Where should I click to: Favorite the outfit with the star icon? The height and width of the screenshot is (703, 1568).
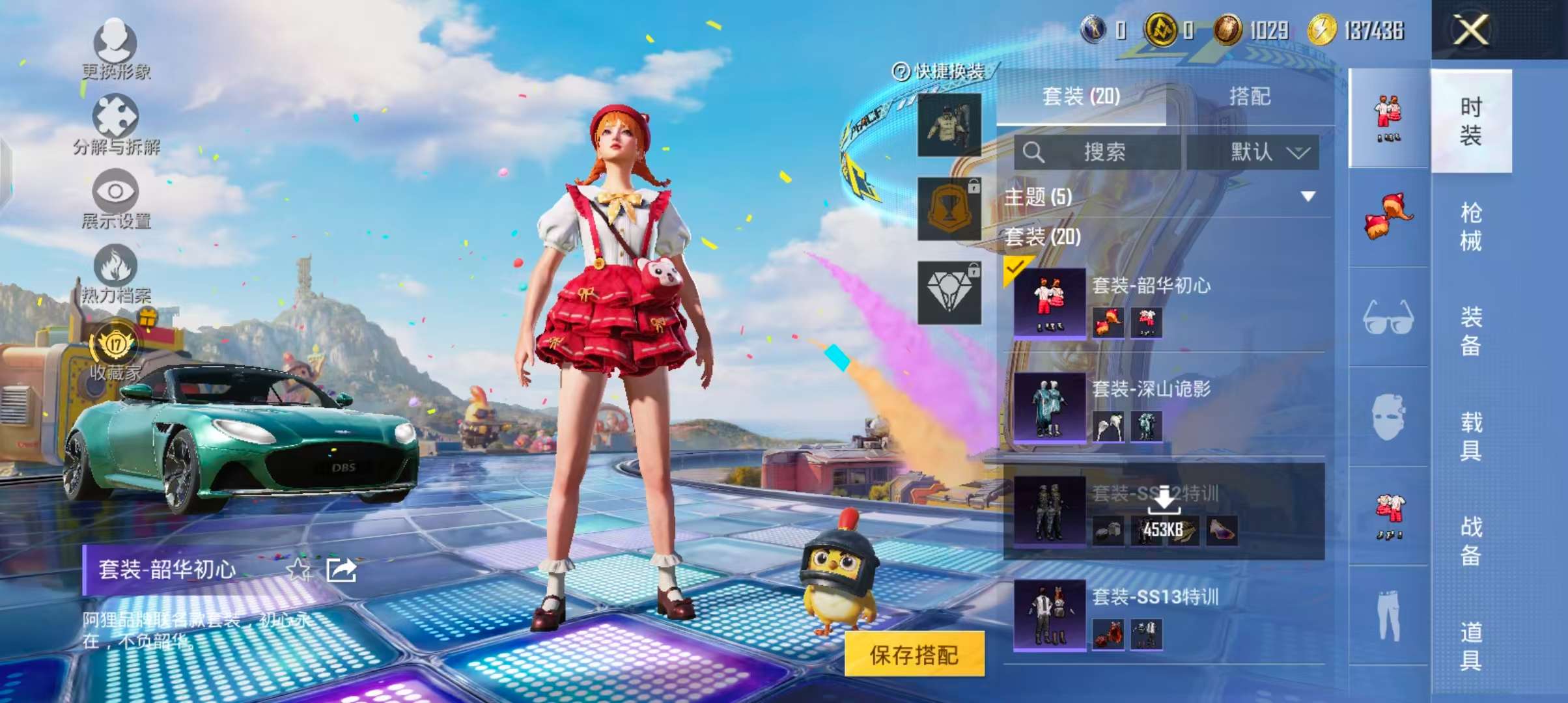[x=299, y=570]
